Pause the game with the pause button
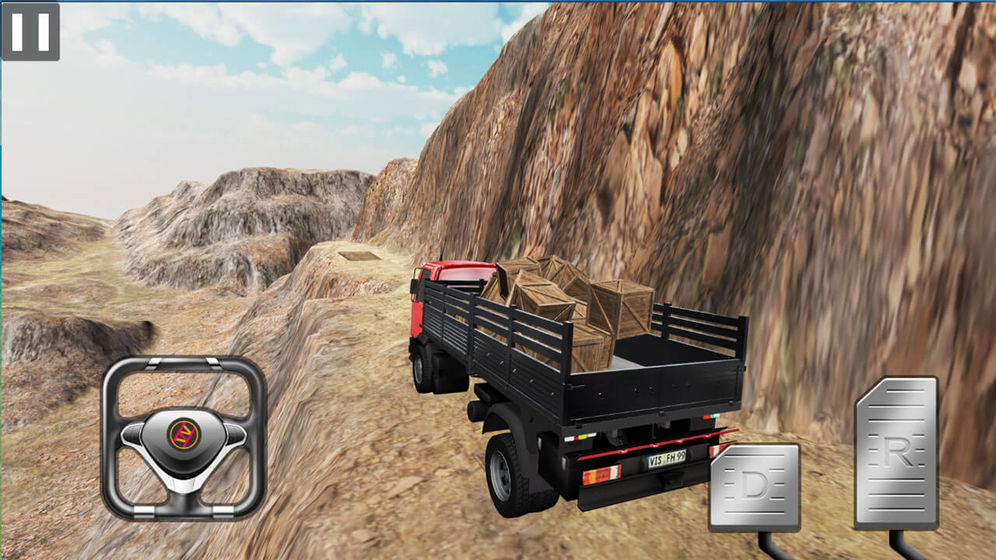996x560 pixels. click(30, 31)
